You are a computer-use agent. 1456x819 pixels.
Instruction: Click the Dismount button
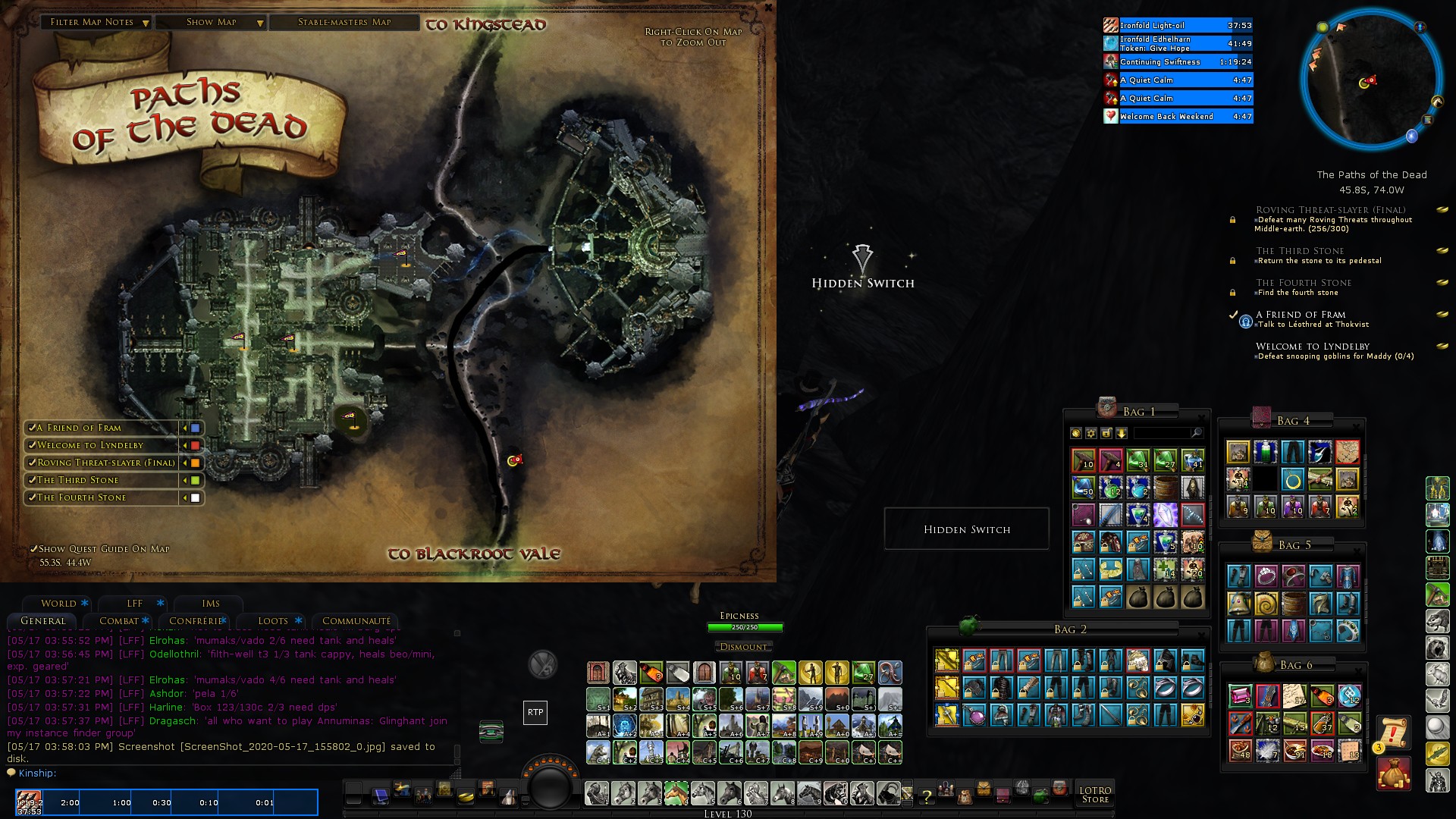pyautogui.click(x=743, y=647)
